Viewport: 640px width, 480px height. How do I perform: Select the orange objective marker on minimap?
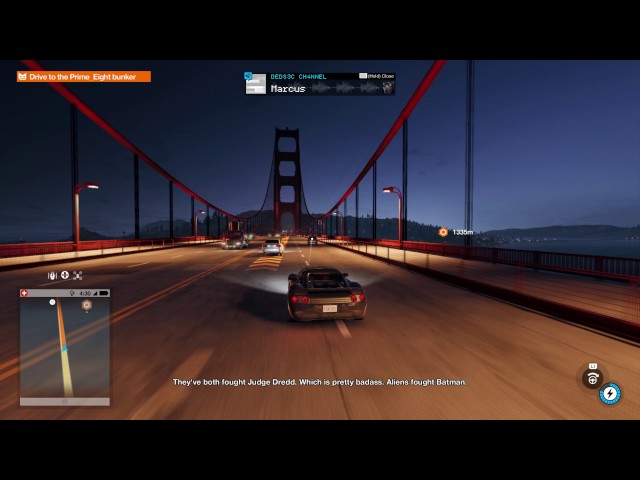(86, 304)
